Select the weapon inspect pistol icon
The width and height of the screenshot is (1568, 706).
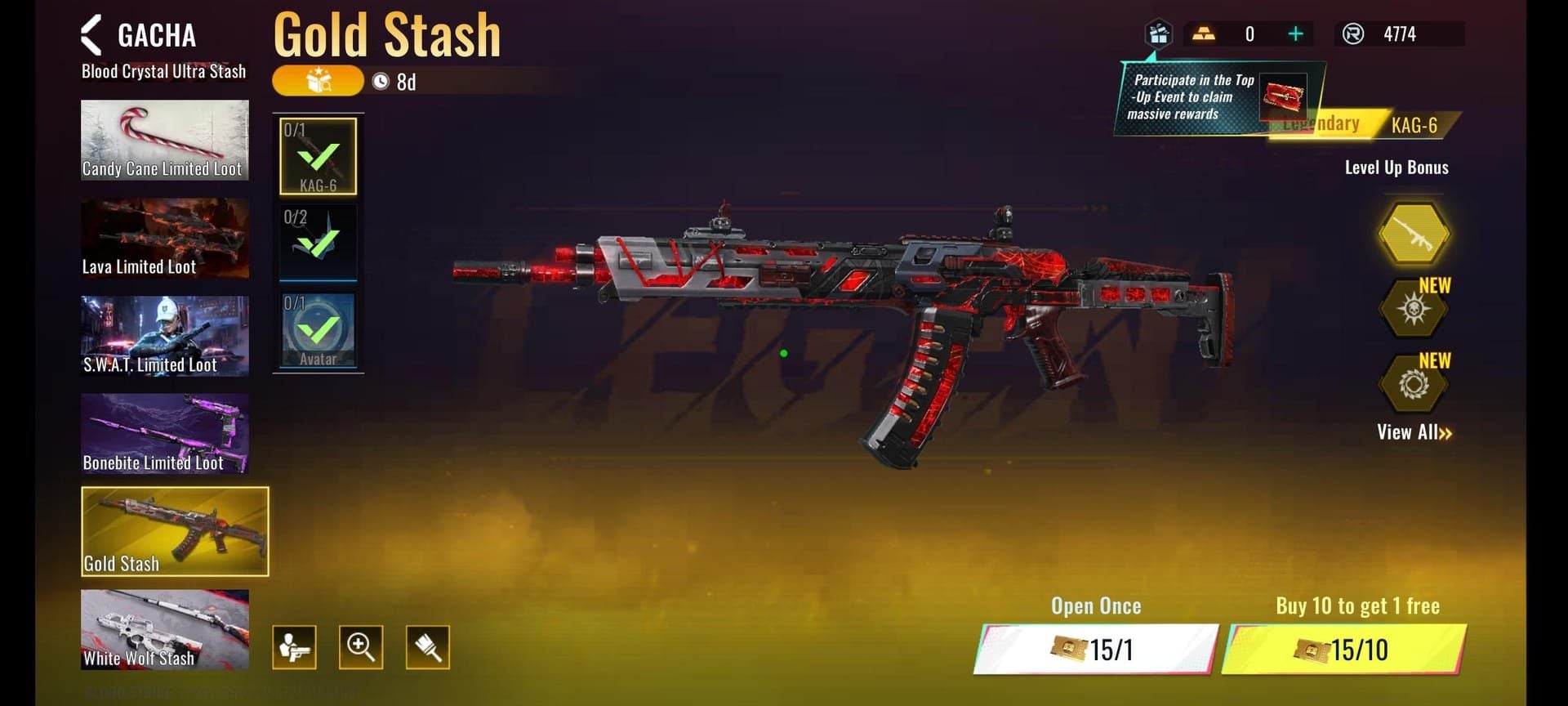pyautogui.click(x=294, y=646)
